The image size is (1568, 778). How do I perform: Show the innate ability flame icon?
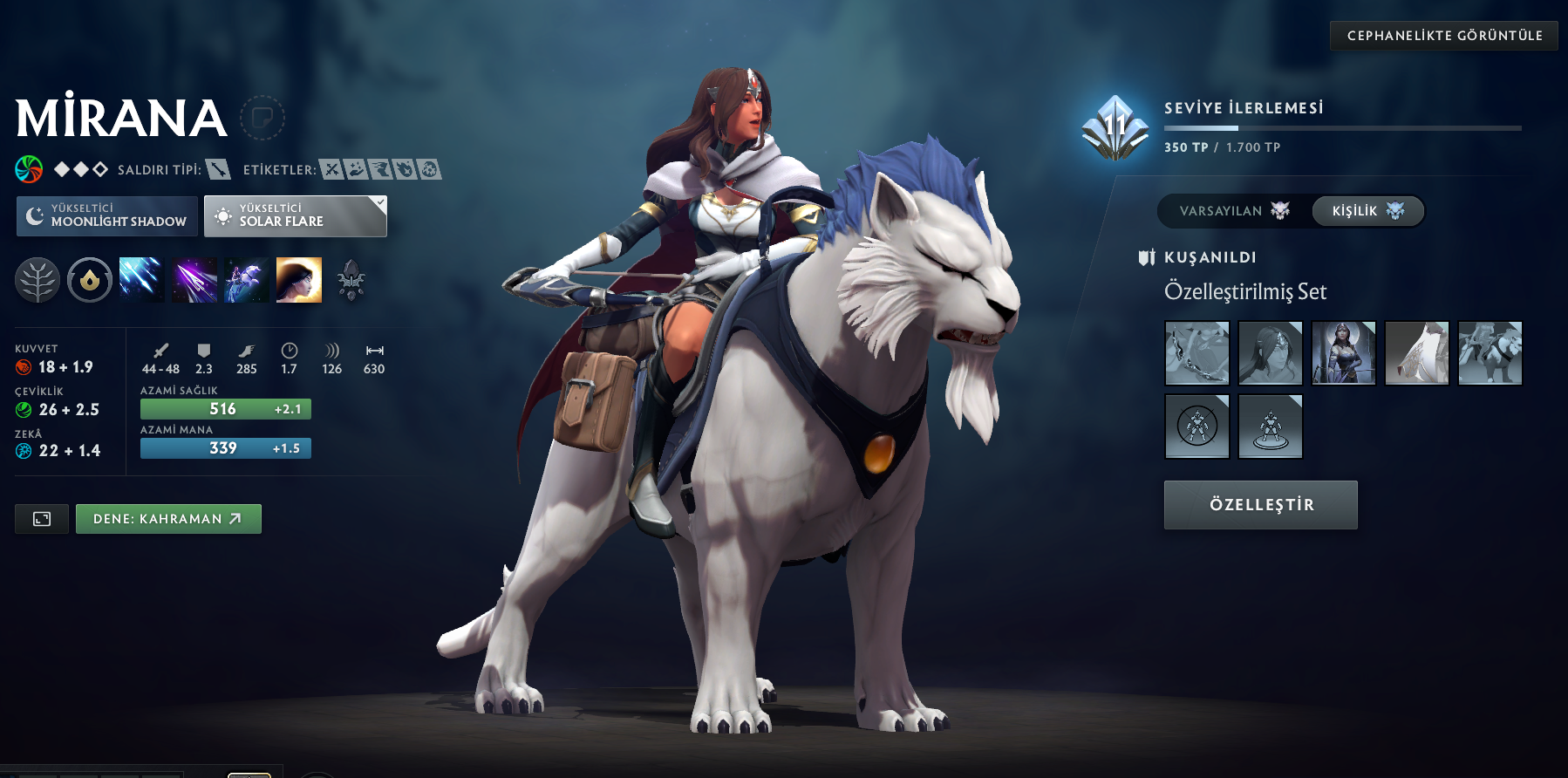90,281
